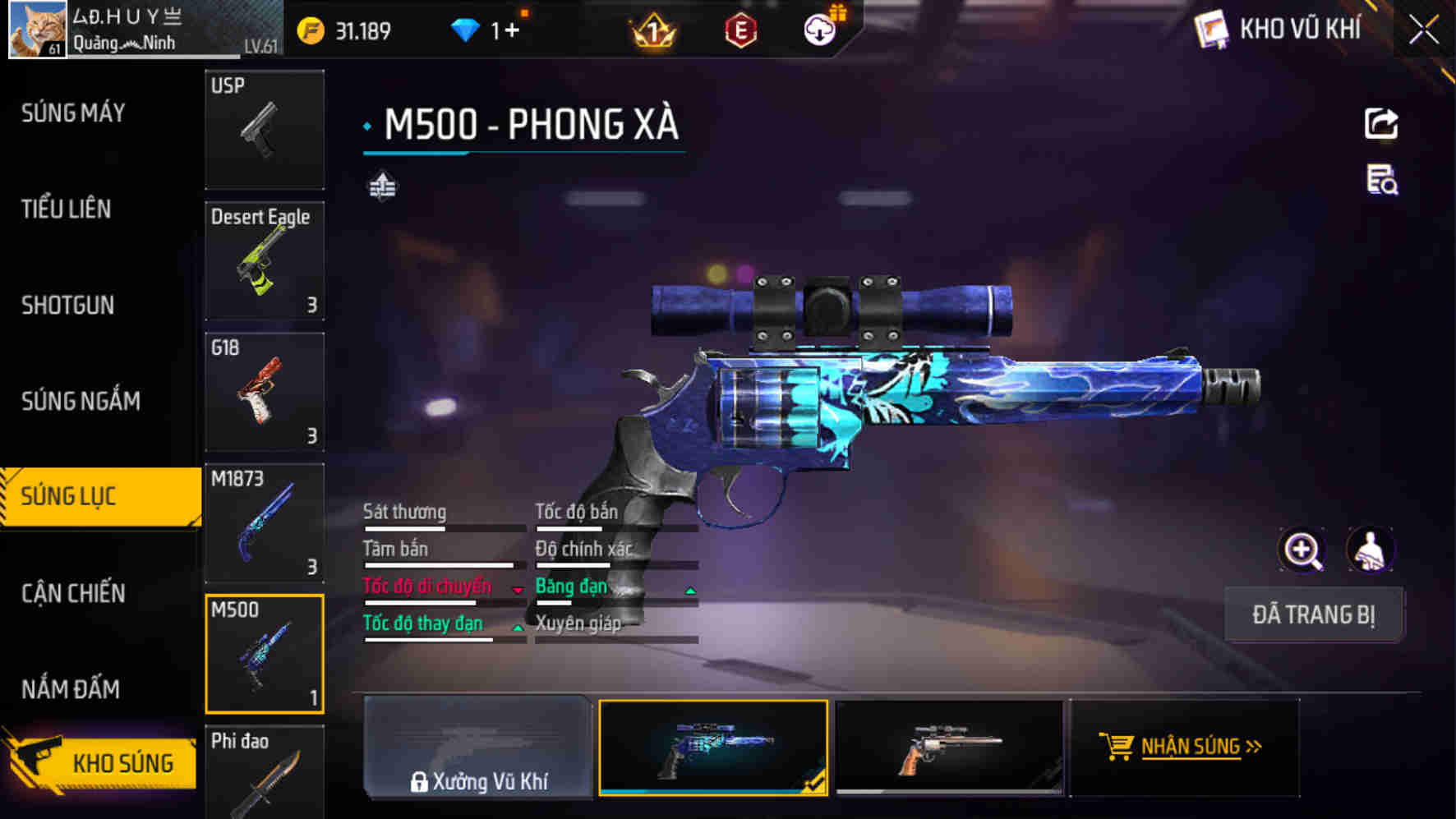Select the Desert Eagle thumbnail in sidebar
This screenshot has width=1456, height=819.
[265, 259]
